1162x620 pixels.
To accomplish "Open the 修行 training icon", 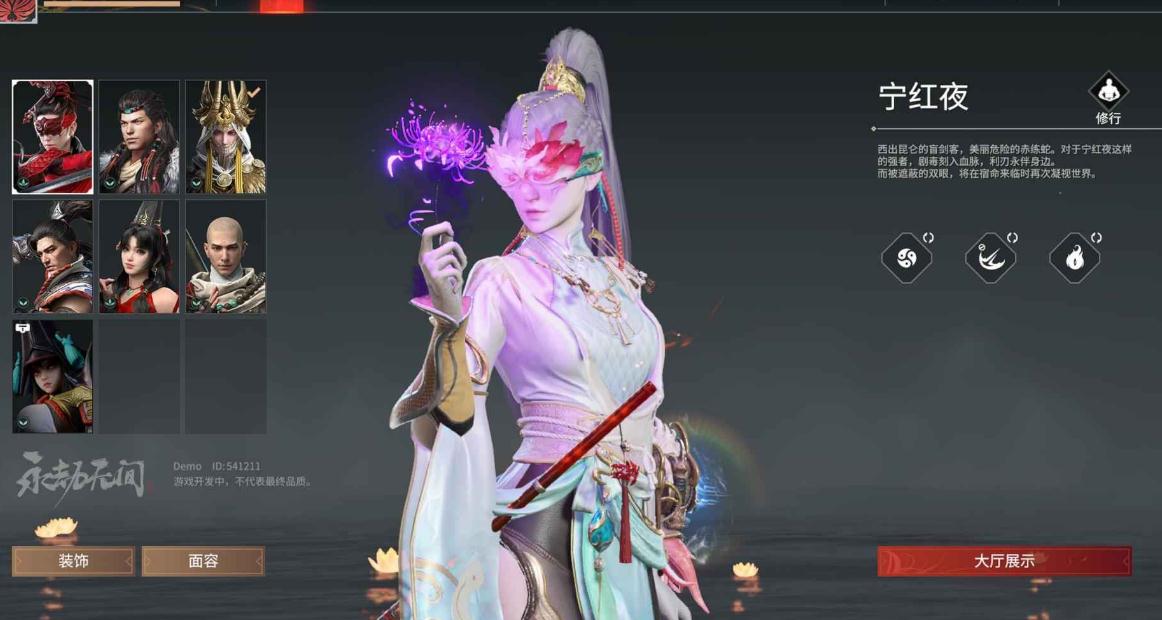I will [x=1108, y=99].
